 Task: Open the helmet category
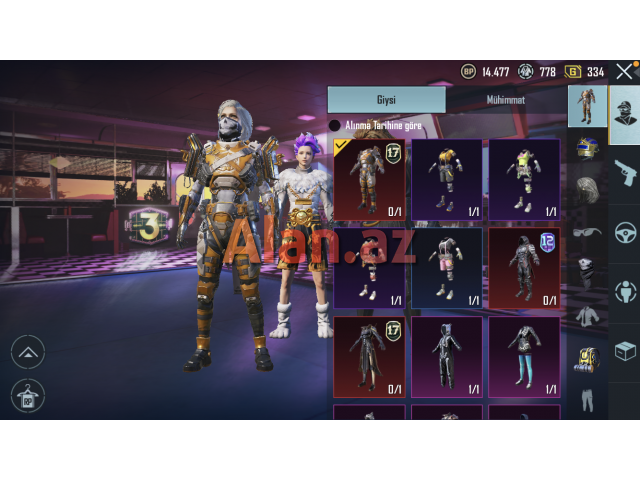coord(587,147)
